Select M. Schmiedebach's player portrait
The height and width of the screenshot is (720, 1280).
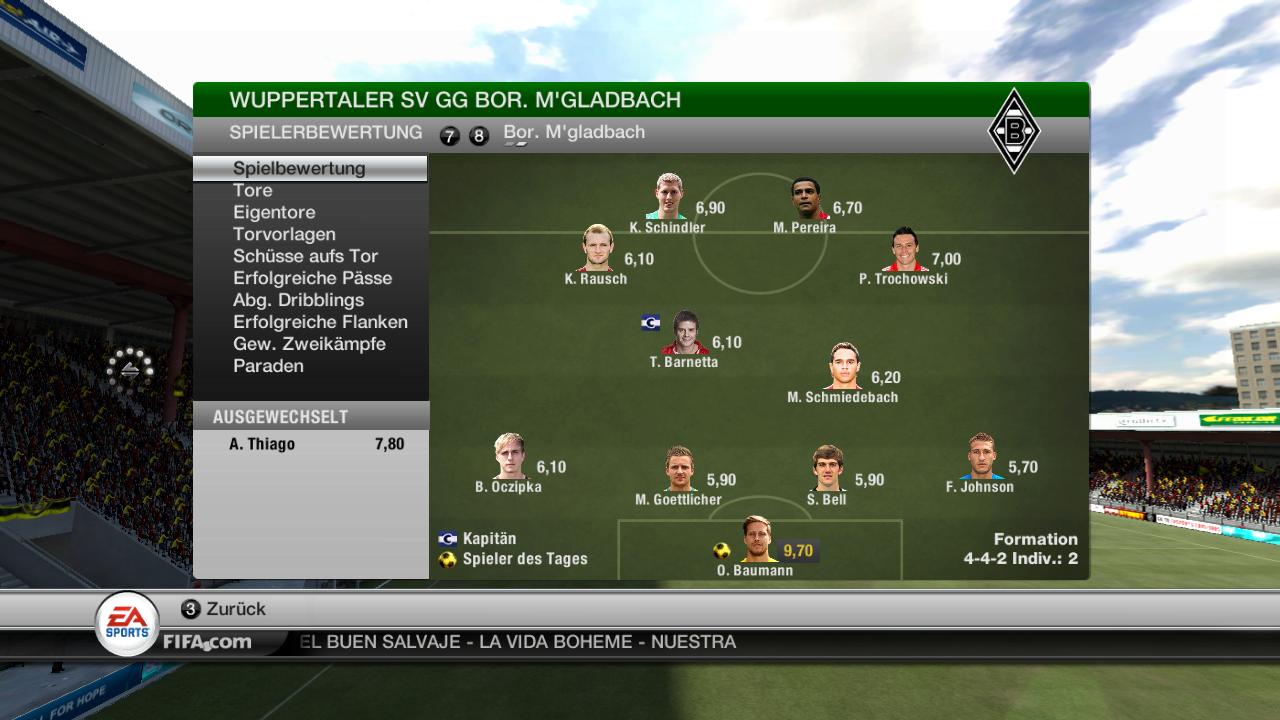pos(845,367)
